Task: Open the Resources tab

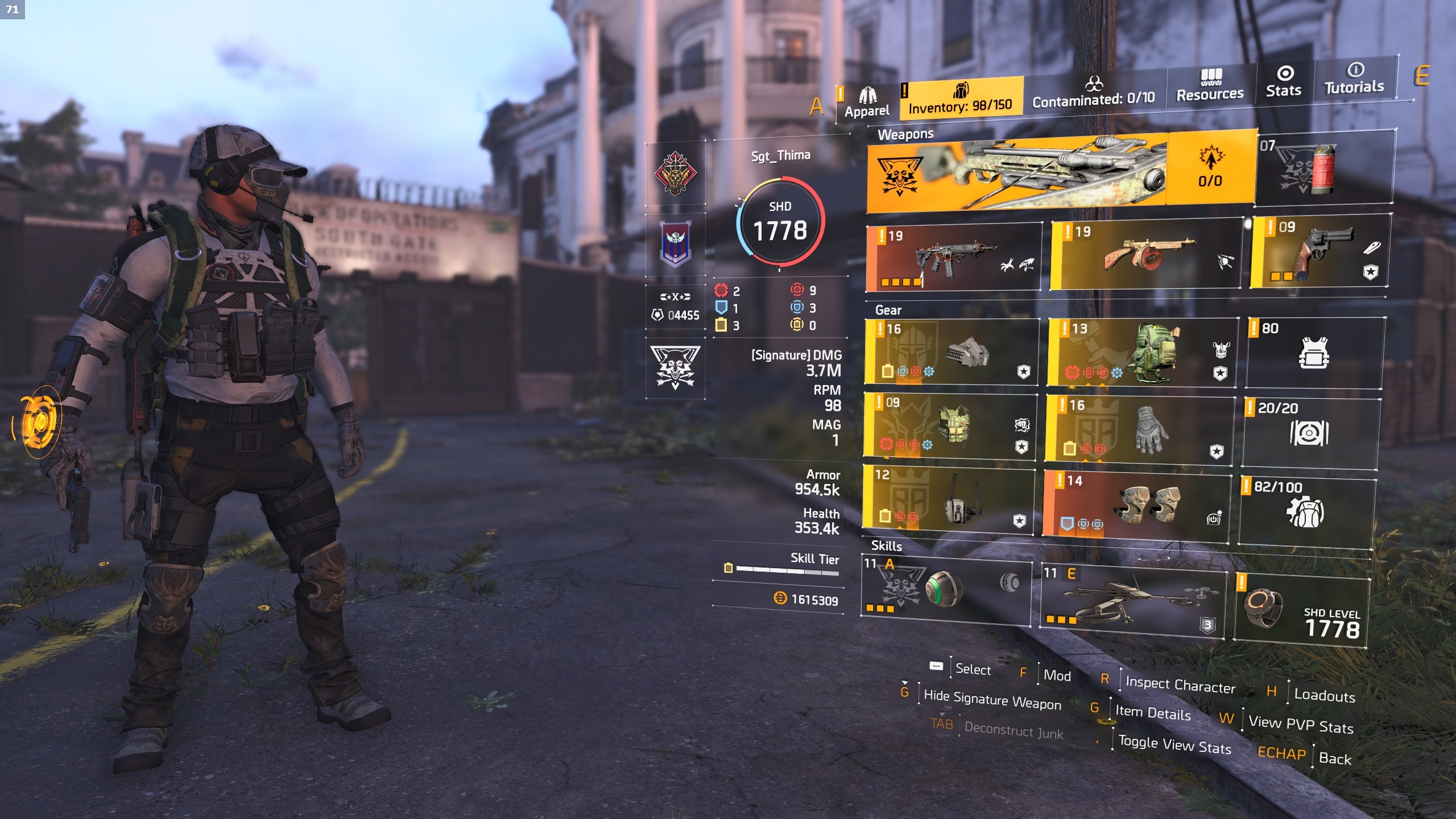Action: pyautogui.click(x=1210, y=85)
